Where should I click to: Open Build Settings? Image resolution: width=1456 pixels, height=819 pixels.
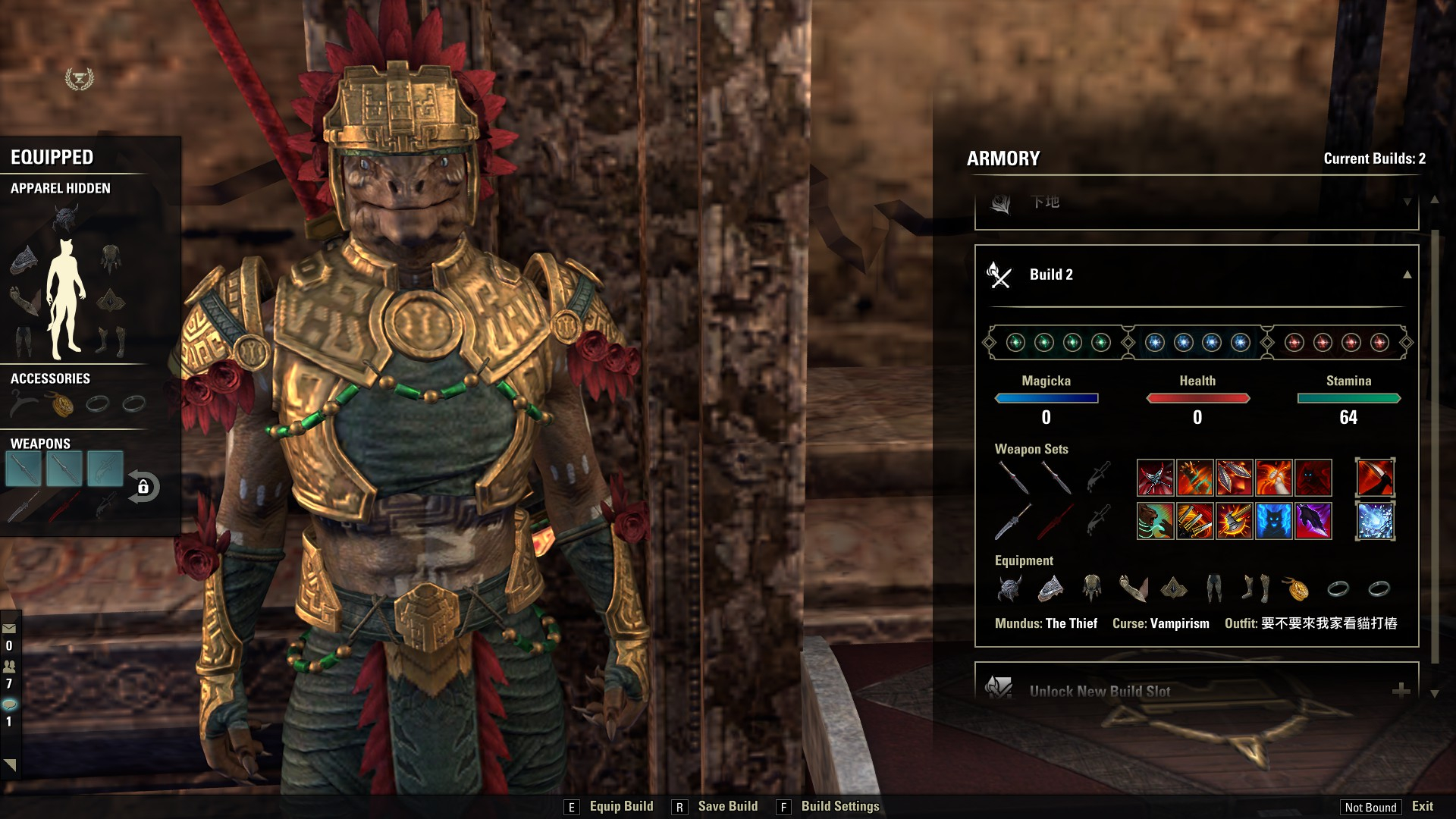[x=839, y=806]
